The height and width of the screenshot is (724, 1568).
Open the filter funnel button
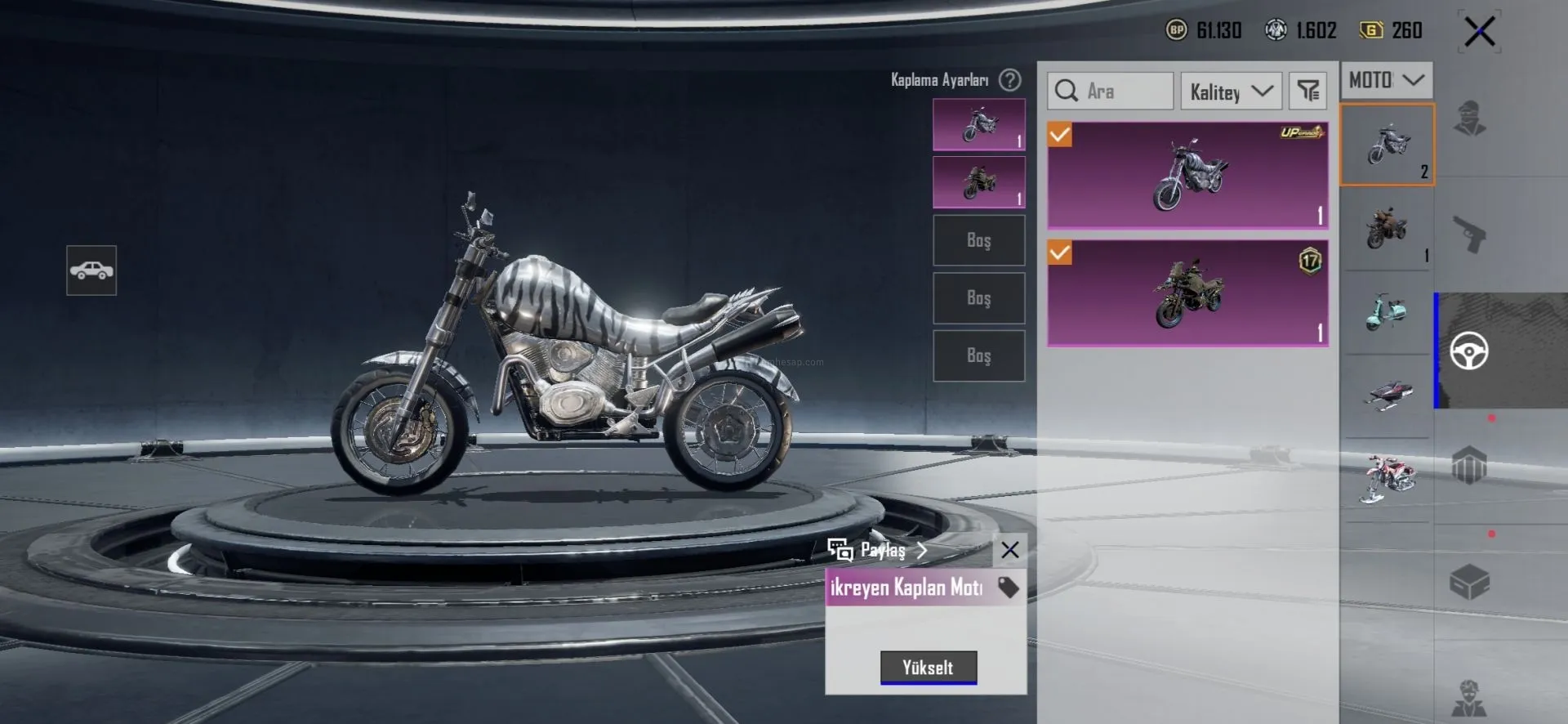(x=1307, y=91)
